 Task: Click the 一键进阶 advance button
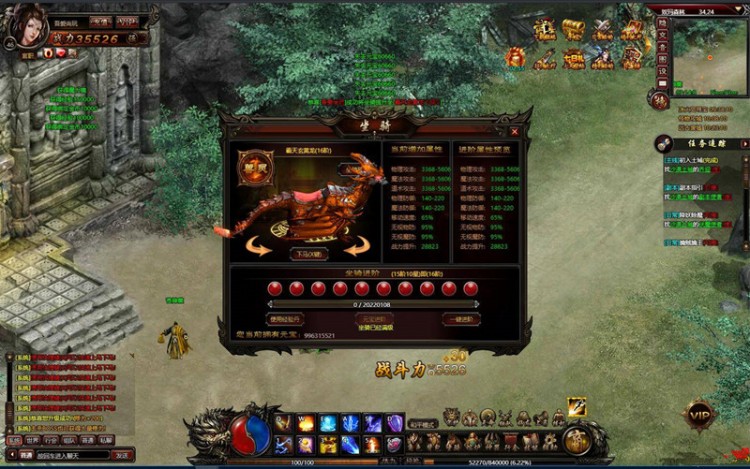[461, 319]
